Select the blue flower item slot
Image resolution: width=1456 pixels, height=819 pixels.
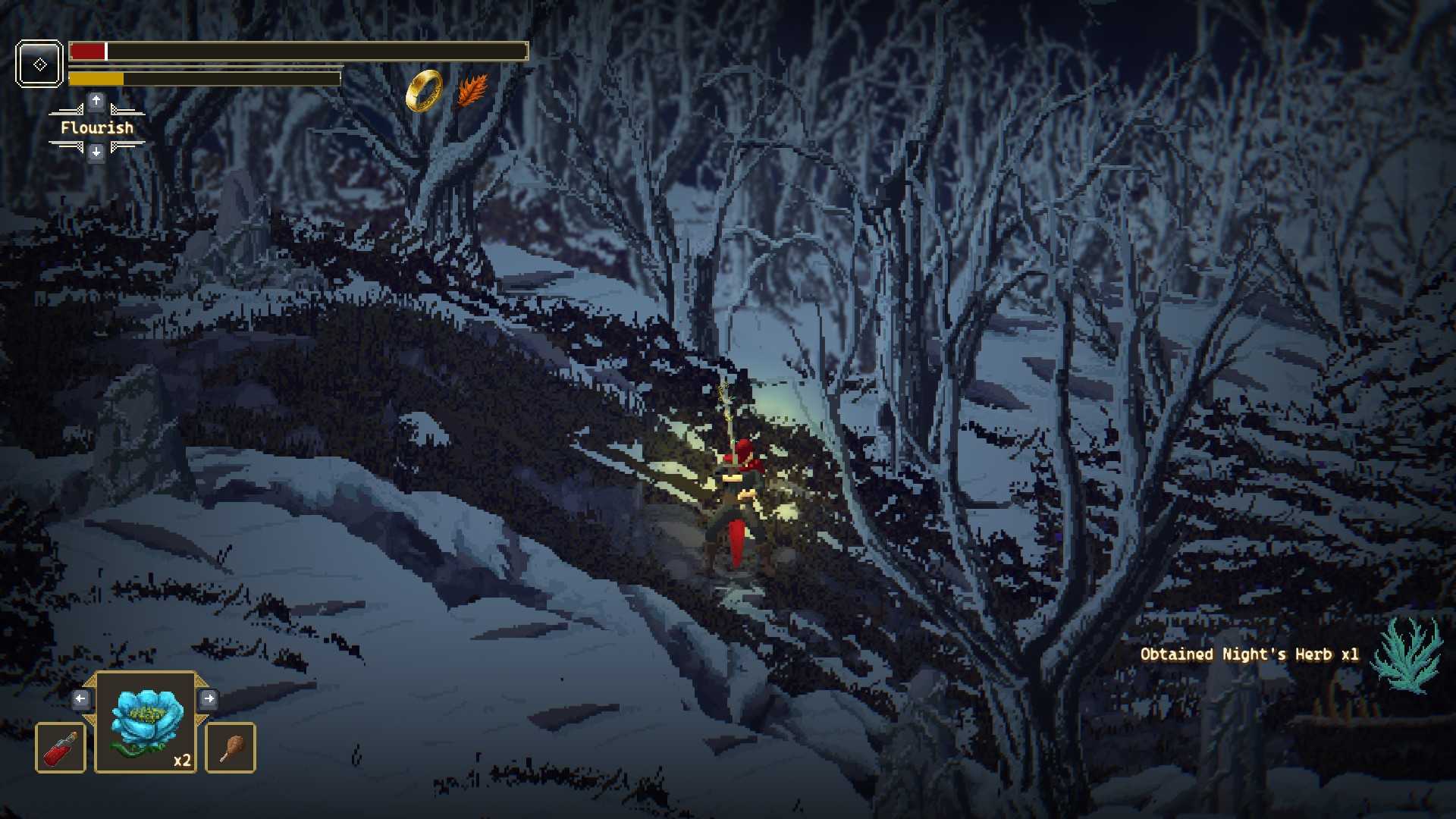146,722
